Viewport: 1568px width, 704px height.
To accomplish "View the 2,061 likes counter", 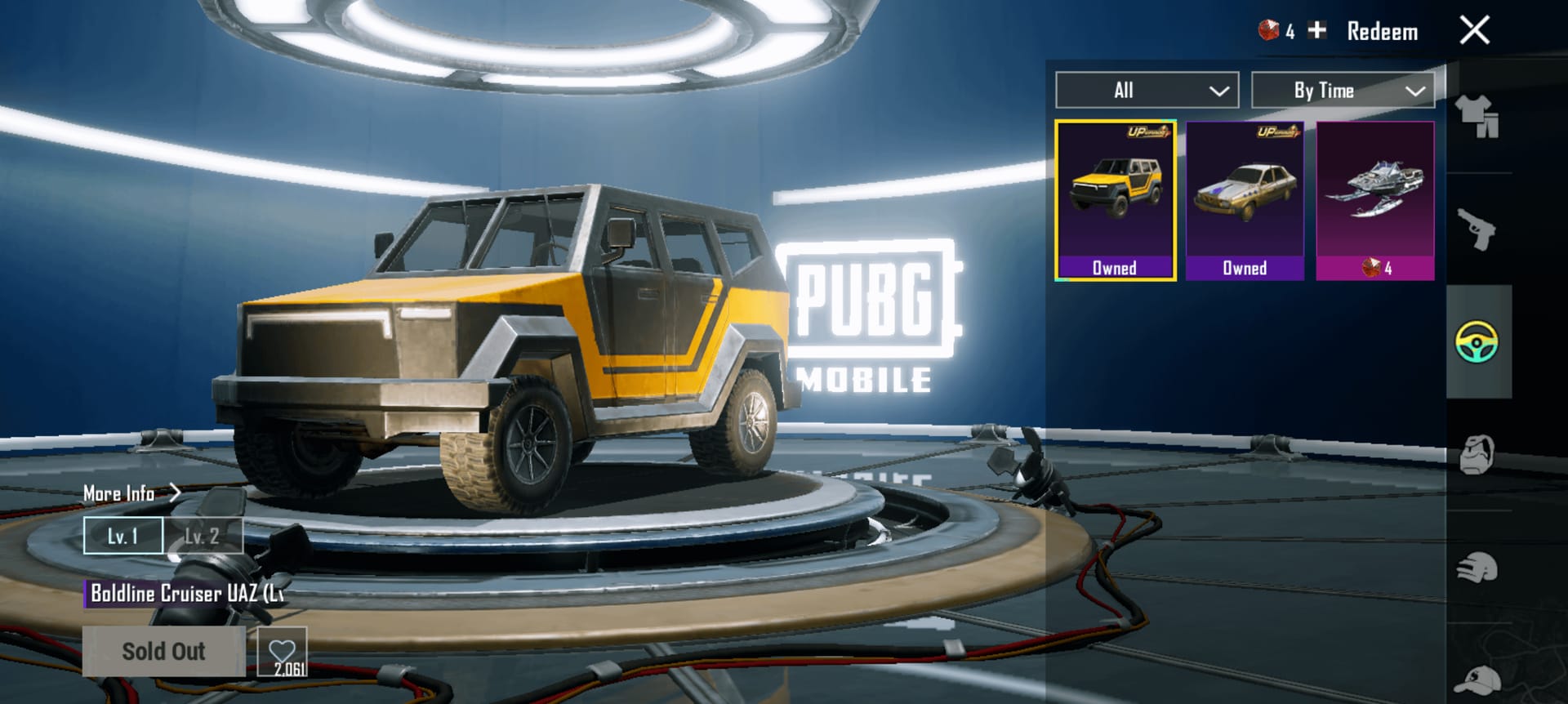I will click(x=283, y=666).
